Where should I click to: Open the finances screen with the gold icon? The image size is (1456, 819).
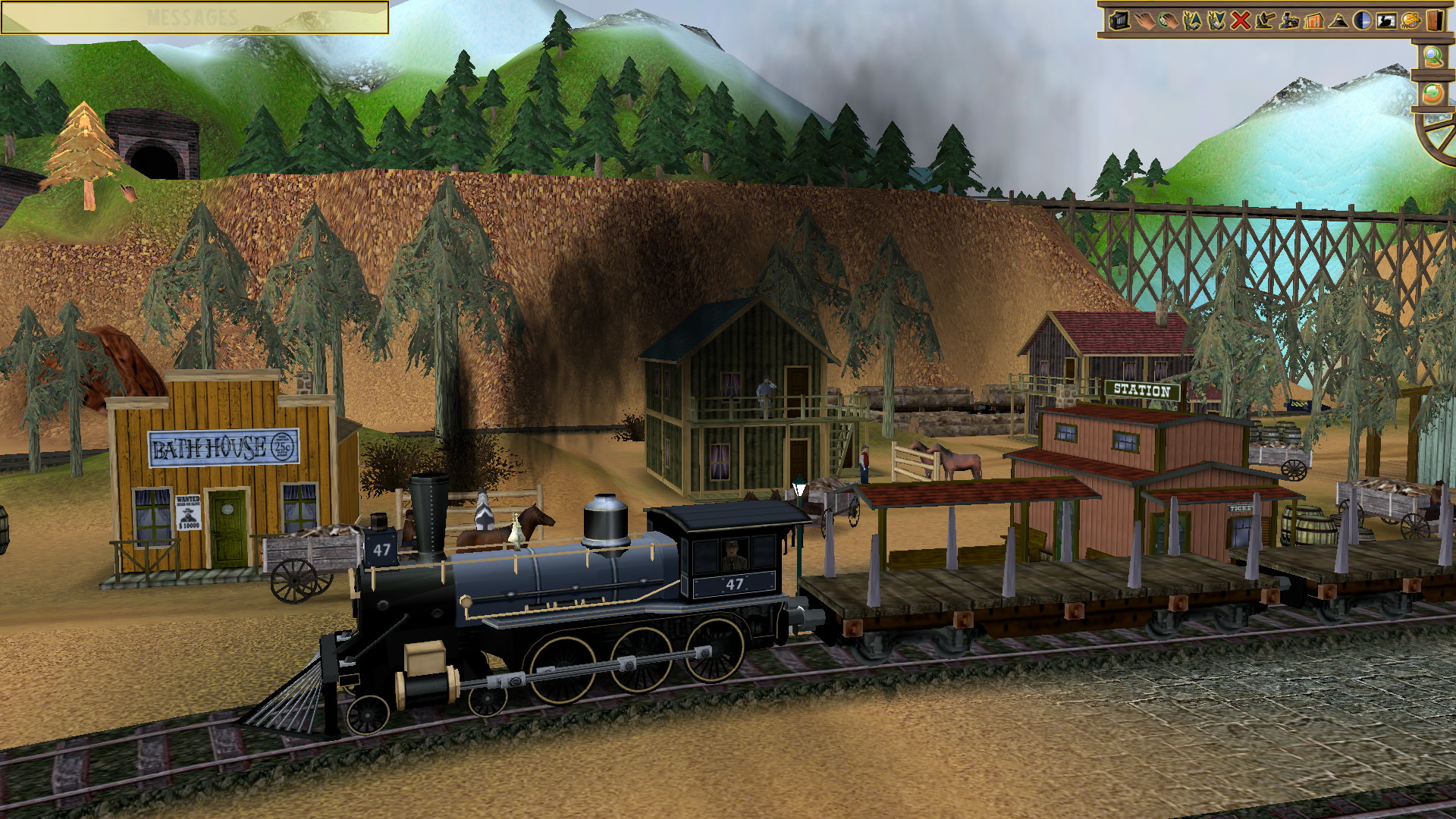click(1411, 20)
